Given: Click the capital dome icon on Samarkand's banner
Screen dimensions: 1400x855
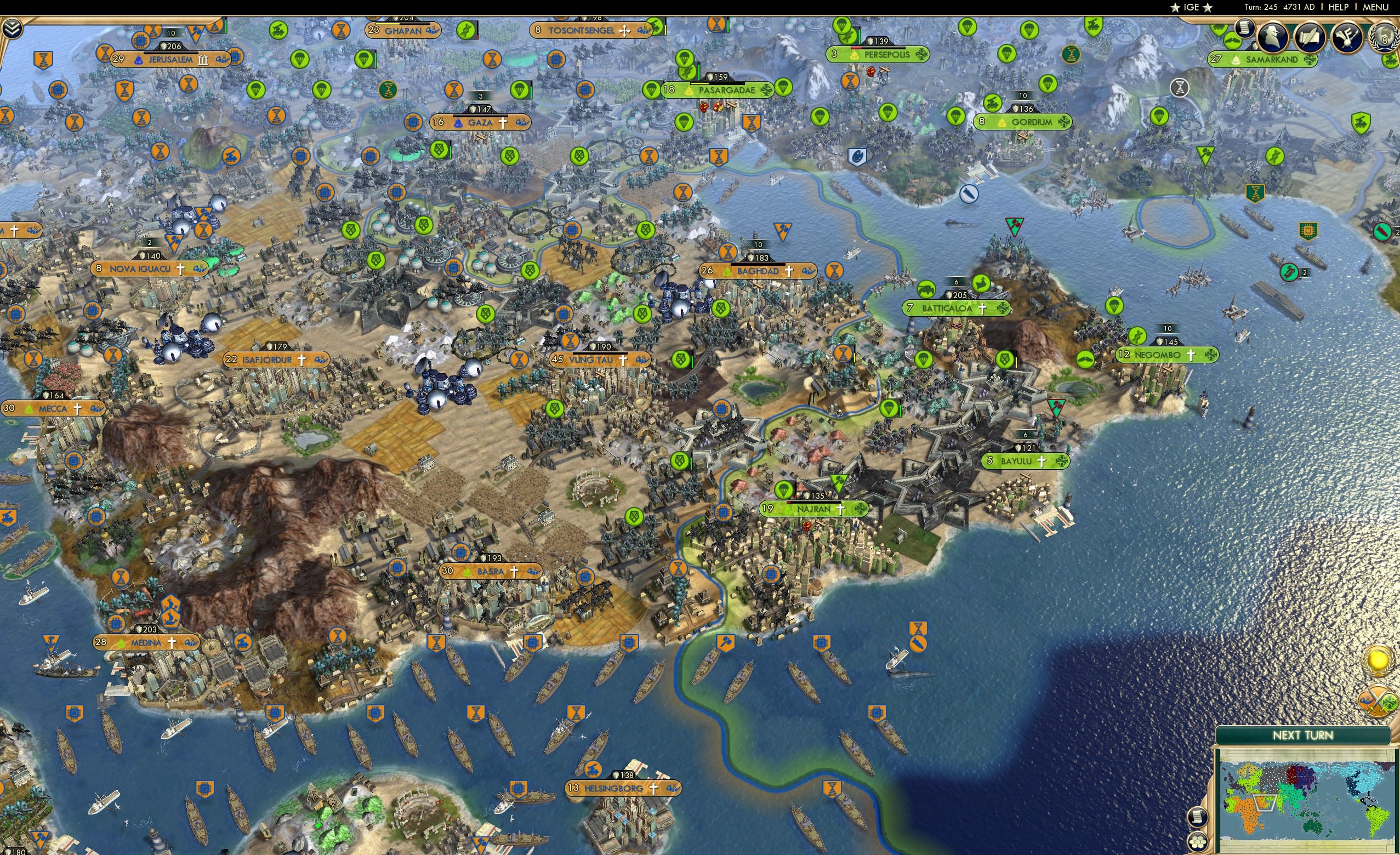Looking at the screenshot, I should point(1237,60).
